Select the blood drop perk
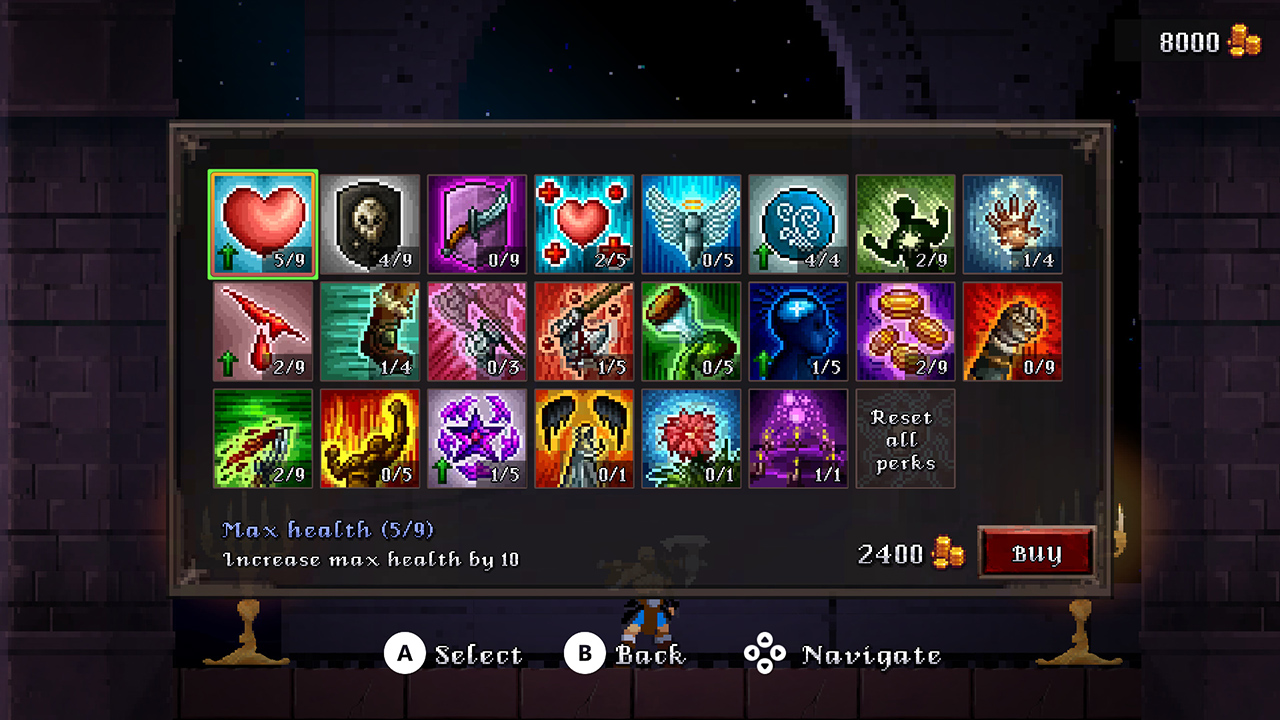1280x720 pixels. pos(262,330)
